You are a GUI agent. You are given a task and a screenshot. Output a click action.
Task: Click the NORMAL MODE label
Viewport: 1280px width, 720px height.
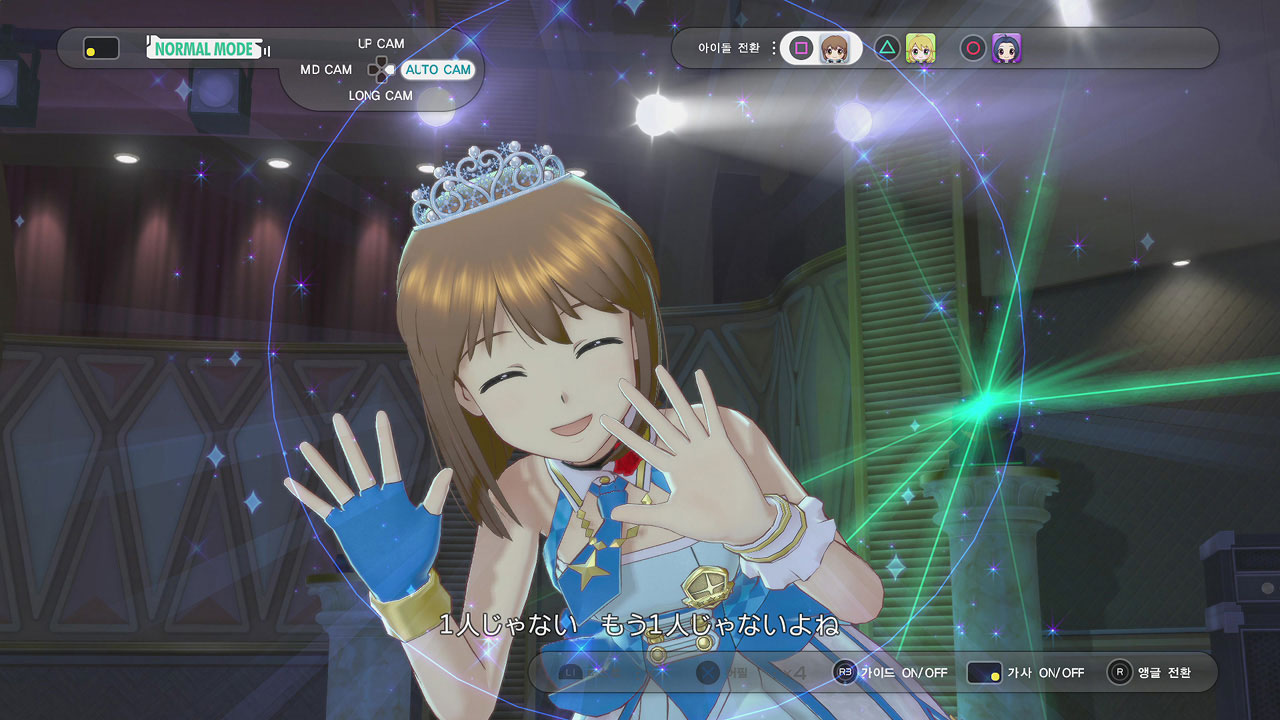pyautogui.click(x=204, y=48)
